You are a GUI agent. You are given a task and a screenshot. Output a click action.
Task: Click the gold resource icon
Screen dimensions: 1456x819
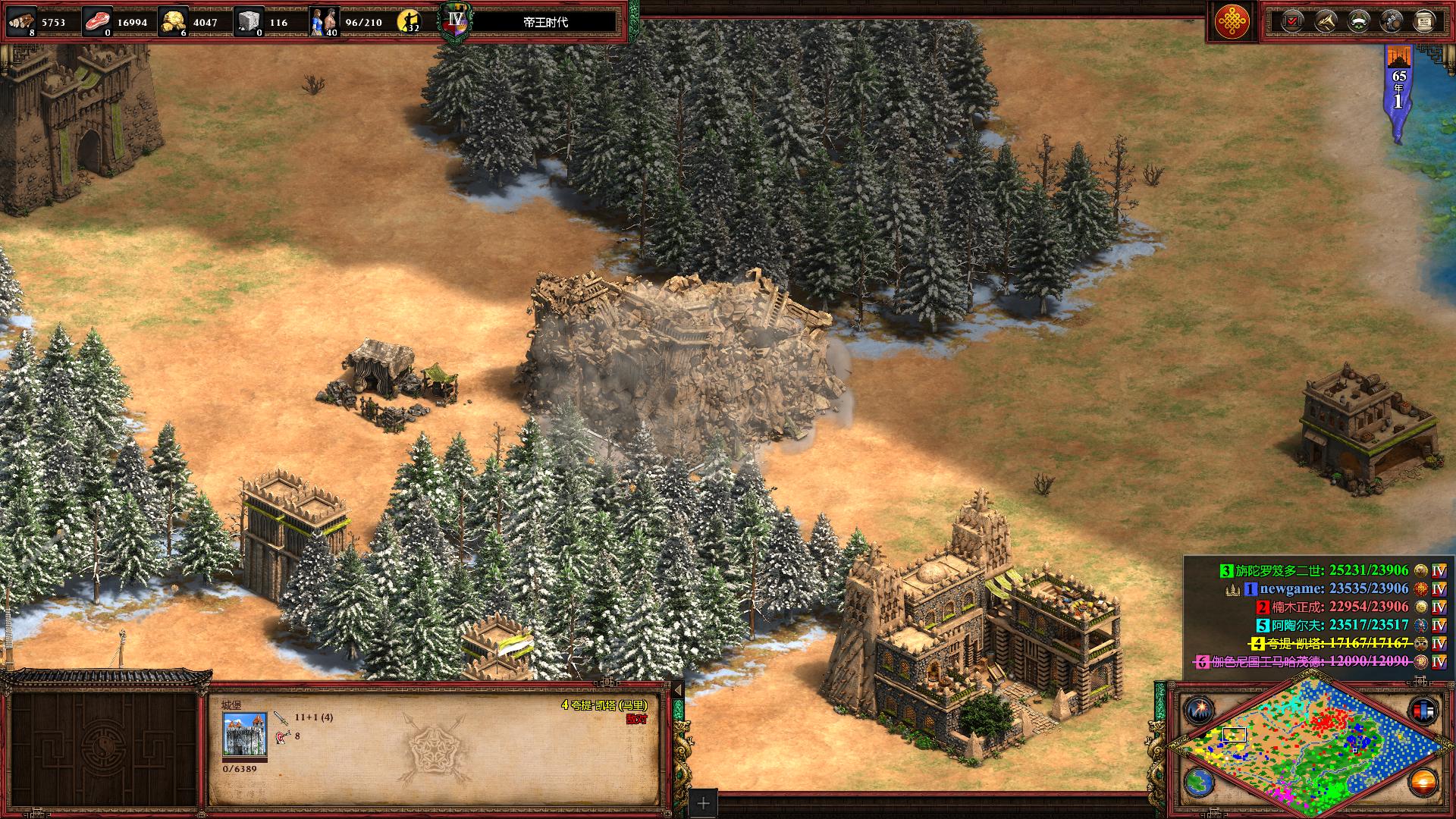point(174,21)
